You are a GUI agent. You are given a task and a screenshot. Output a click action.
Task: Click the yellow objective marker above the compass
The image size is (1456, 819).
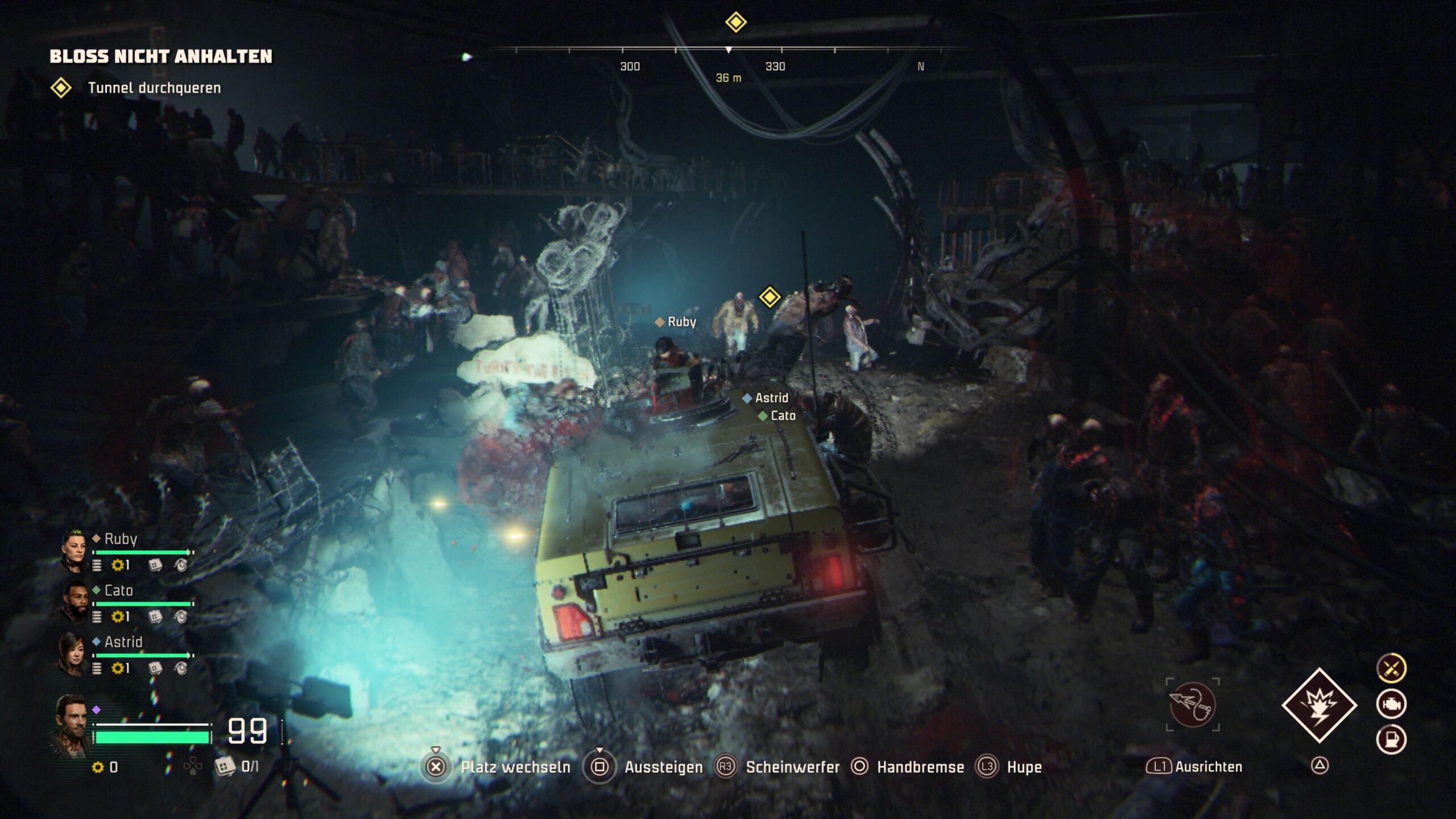[x=735, y=23]
